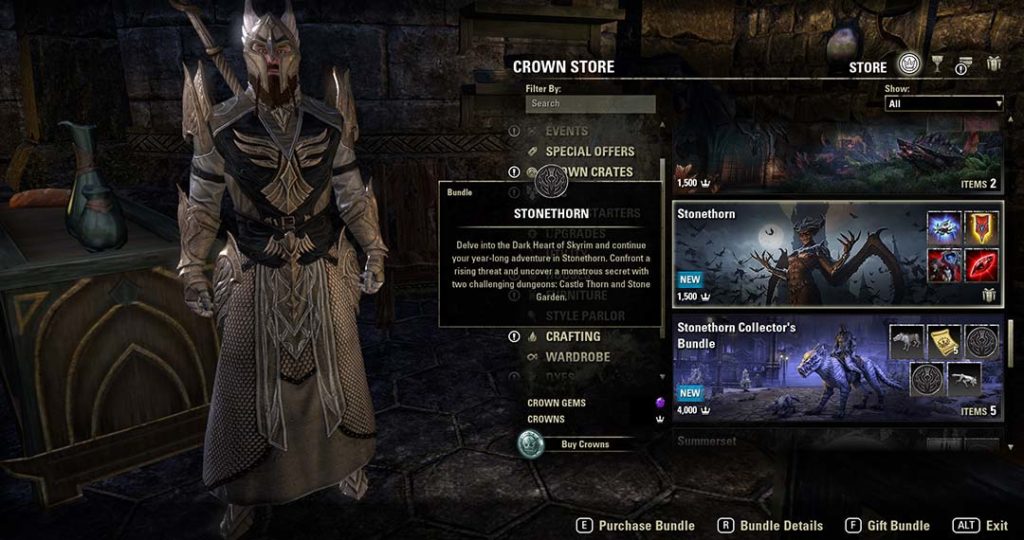Viewport: 1024px width, 540px height.
Task: Choose the Stonethorn Collector's Bundle tile
Action: [780, 370]
